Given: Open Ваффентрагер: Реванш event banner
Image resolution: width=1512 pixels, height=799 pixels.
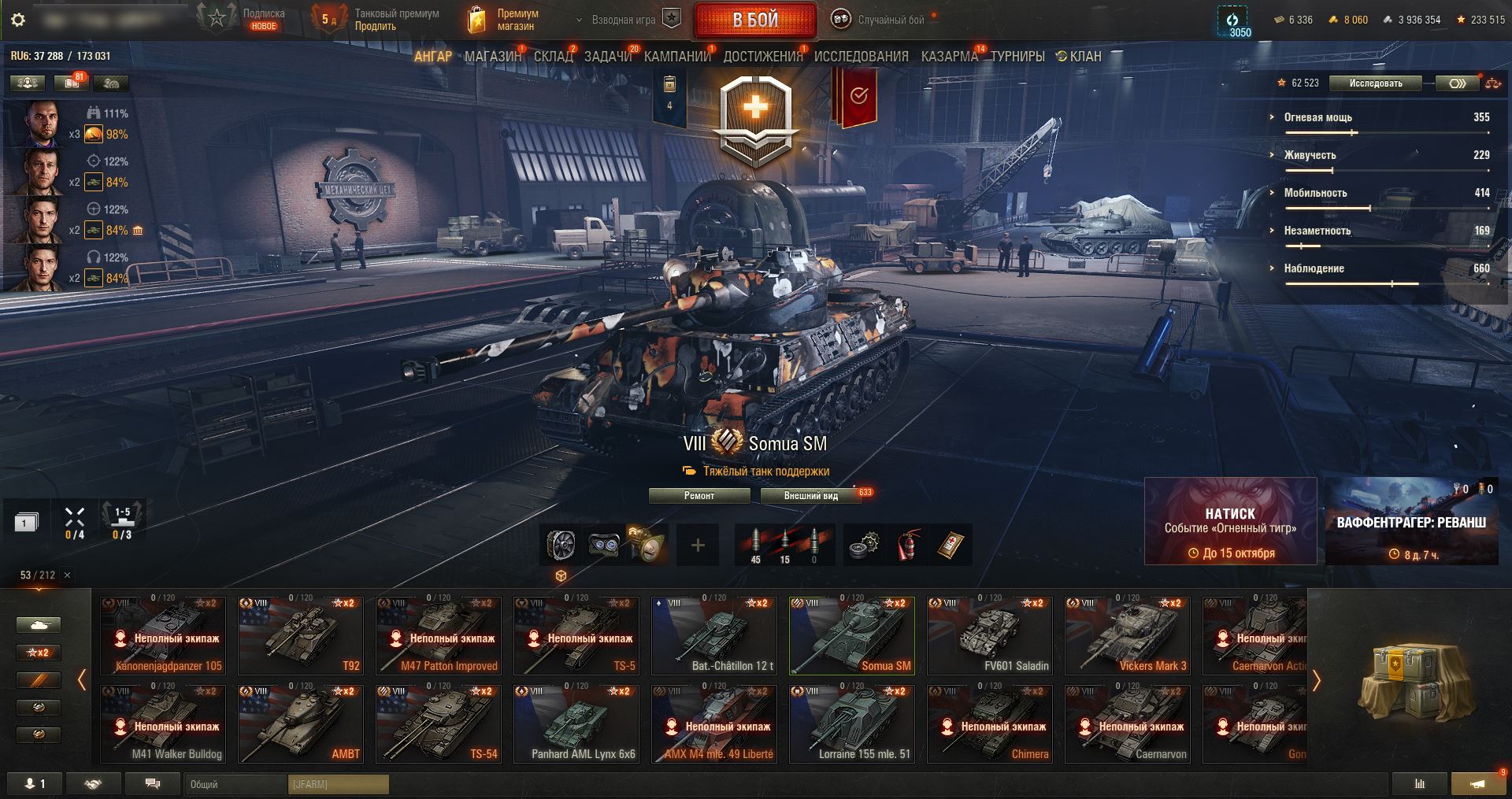Looking at the screenshot, I should click(x=1411, y=521).
